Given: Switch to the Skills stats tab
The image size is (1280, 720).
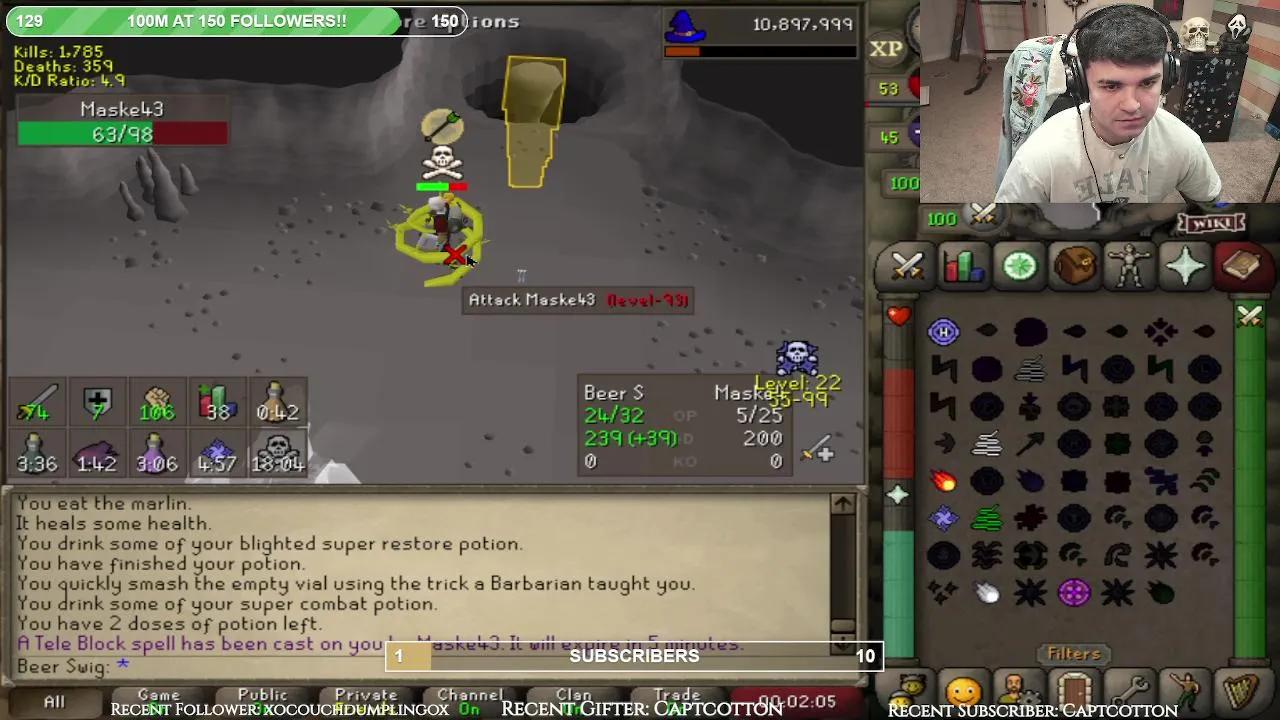Looking at the screenshot, I should [963, 265].
